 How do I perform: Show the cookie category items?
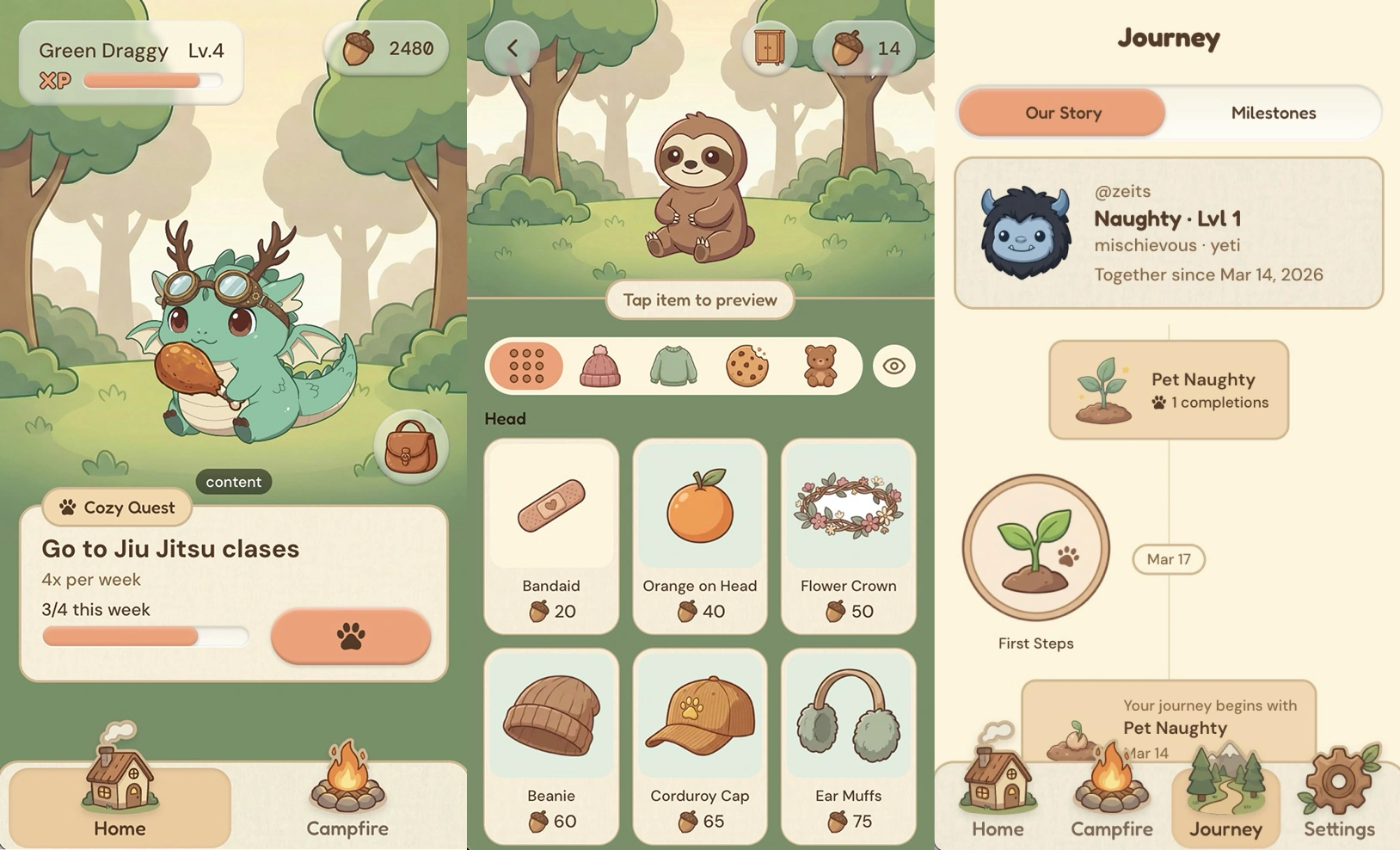coord(746,366)
